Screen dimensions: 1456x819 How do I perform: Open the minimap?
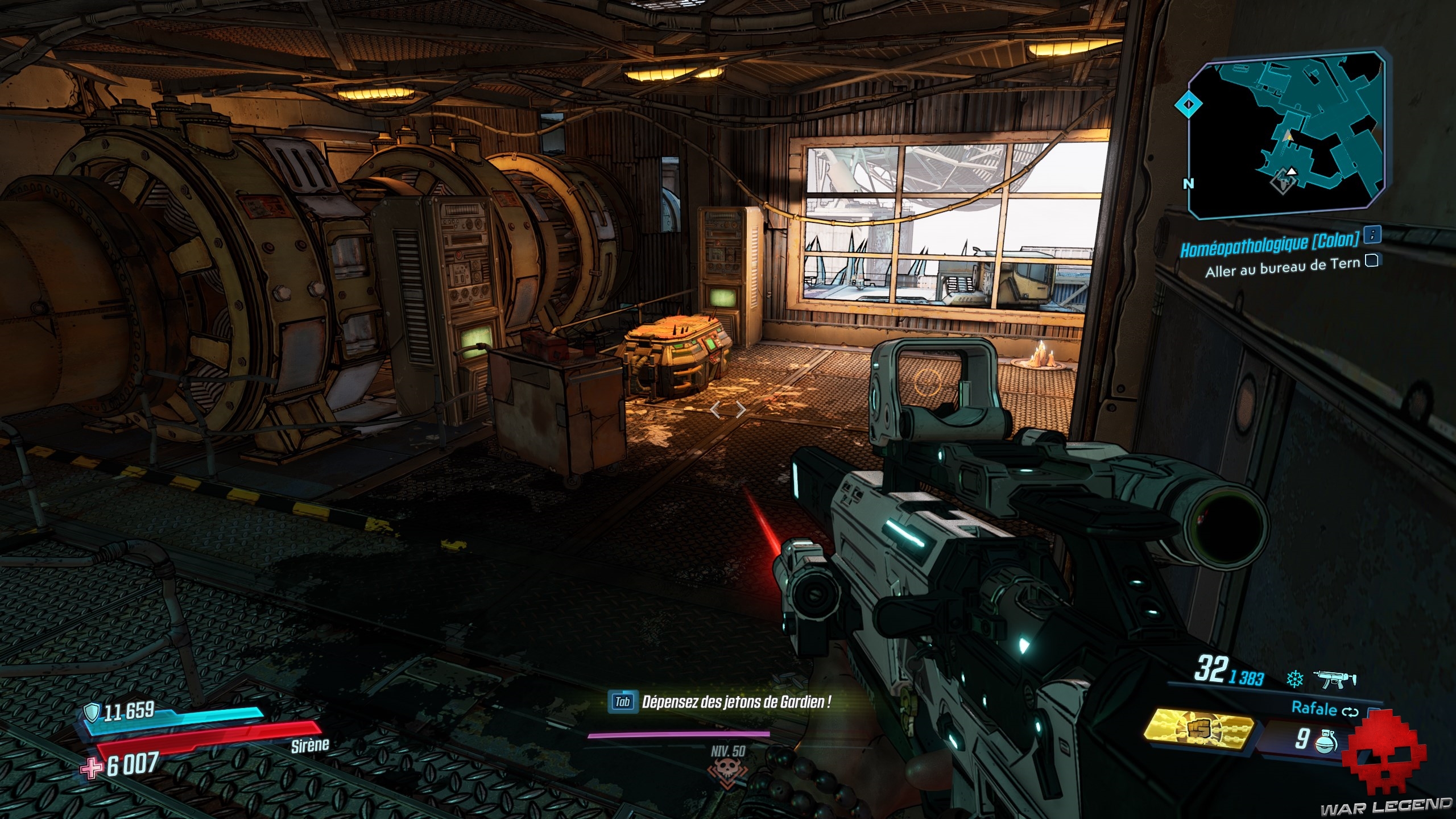pyautogui.click(x=1285, y=135)
